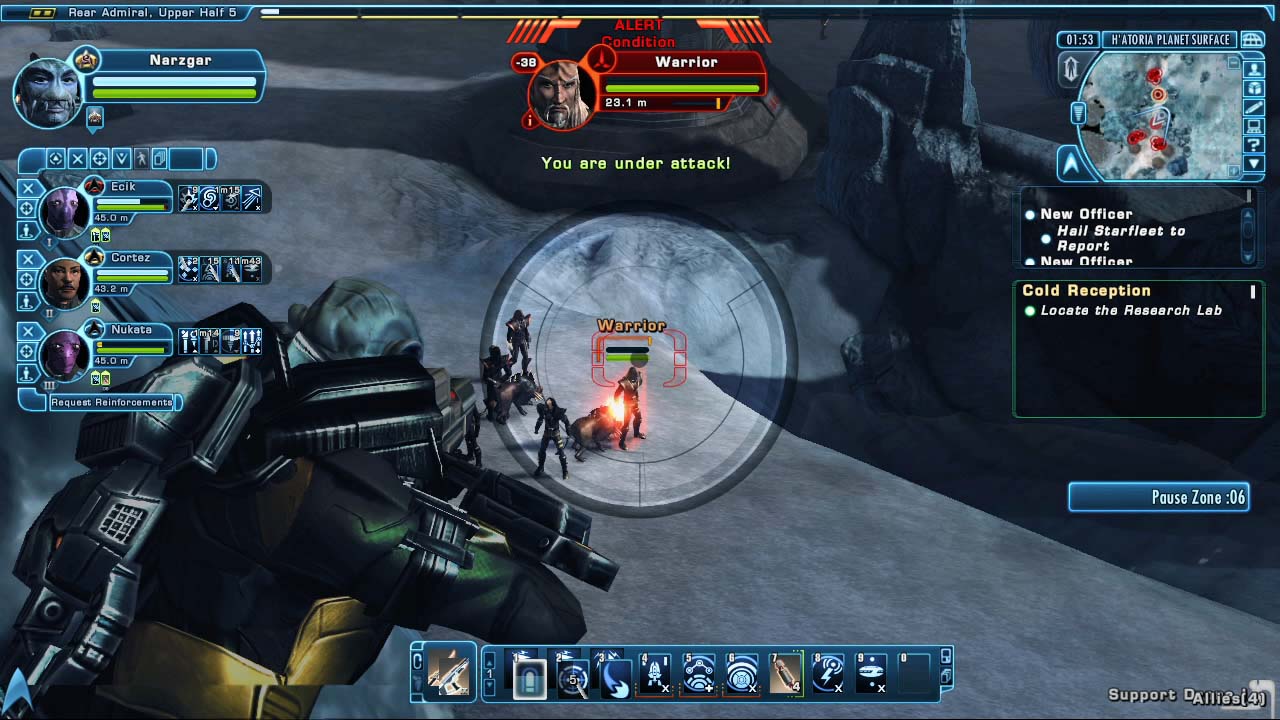1280x720 pixels.
Task: Use the flame ability in slot 3
Action: click(614, 675)
